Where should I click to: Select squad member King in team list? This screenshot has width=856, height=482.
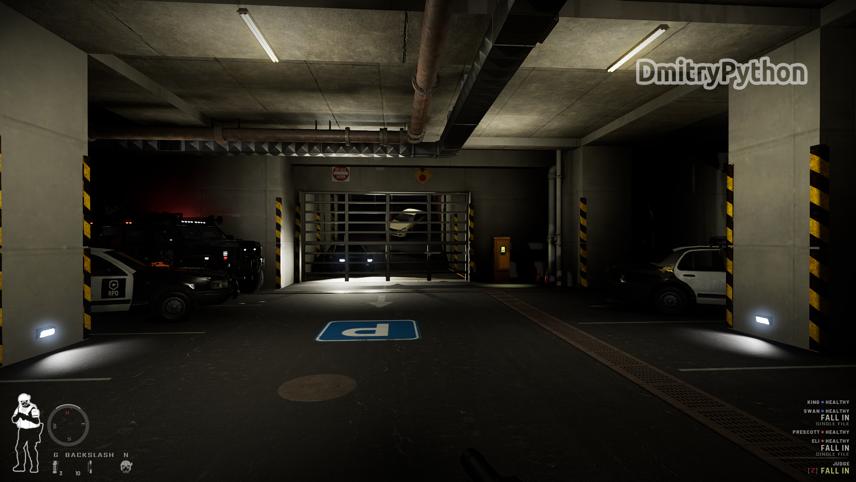(811, 403)
